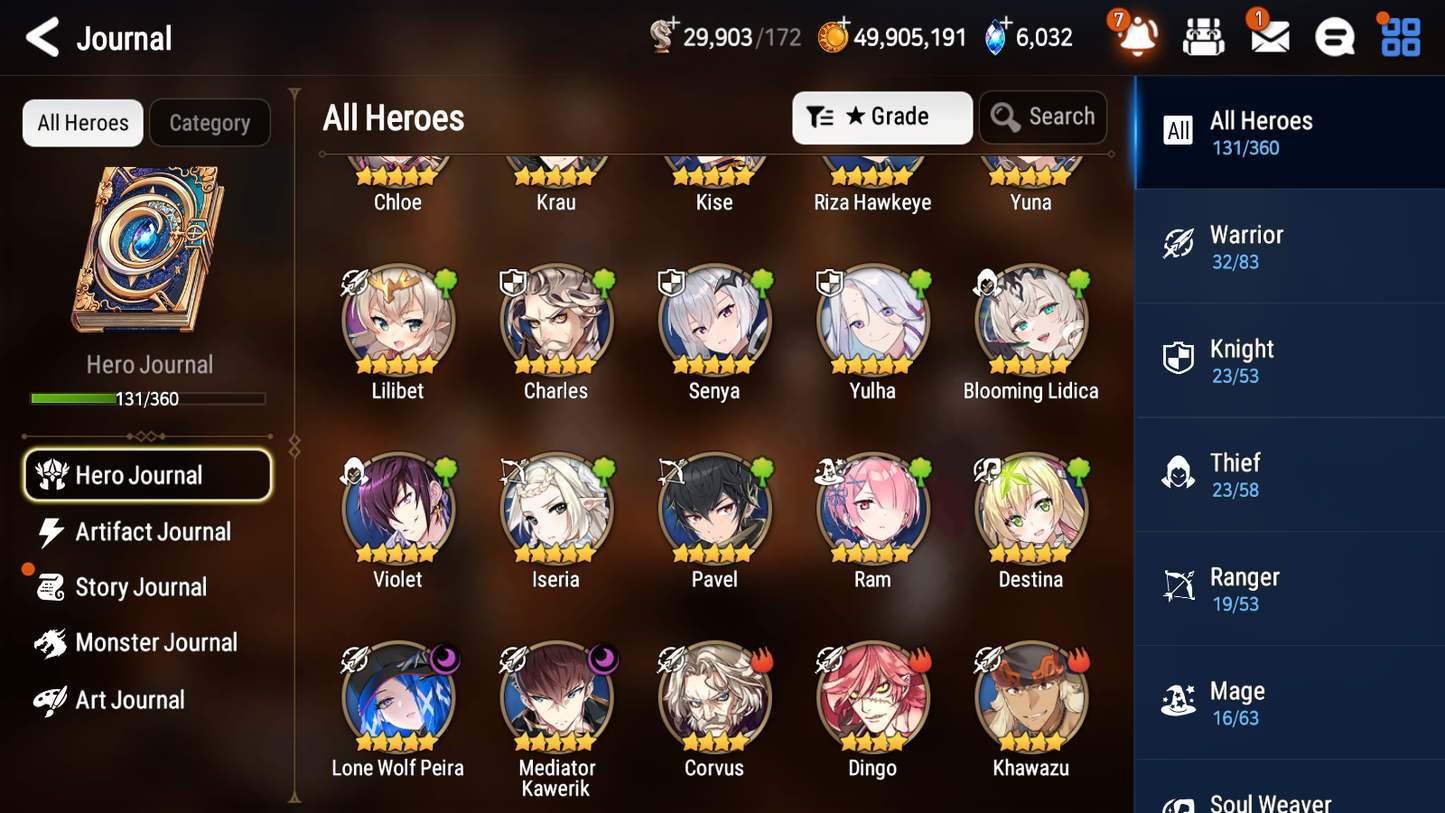Go back using the back arrow
This screenshot has width=1445, height=813.
click(44, 37)
